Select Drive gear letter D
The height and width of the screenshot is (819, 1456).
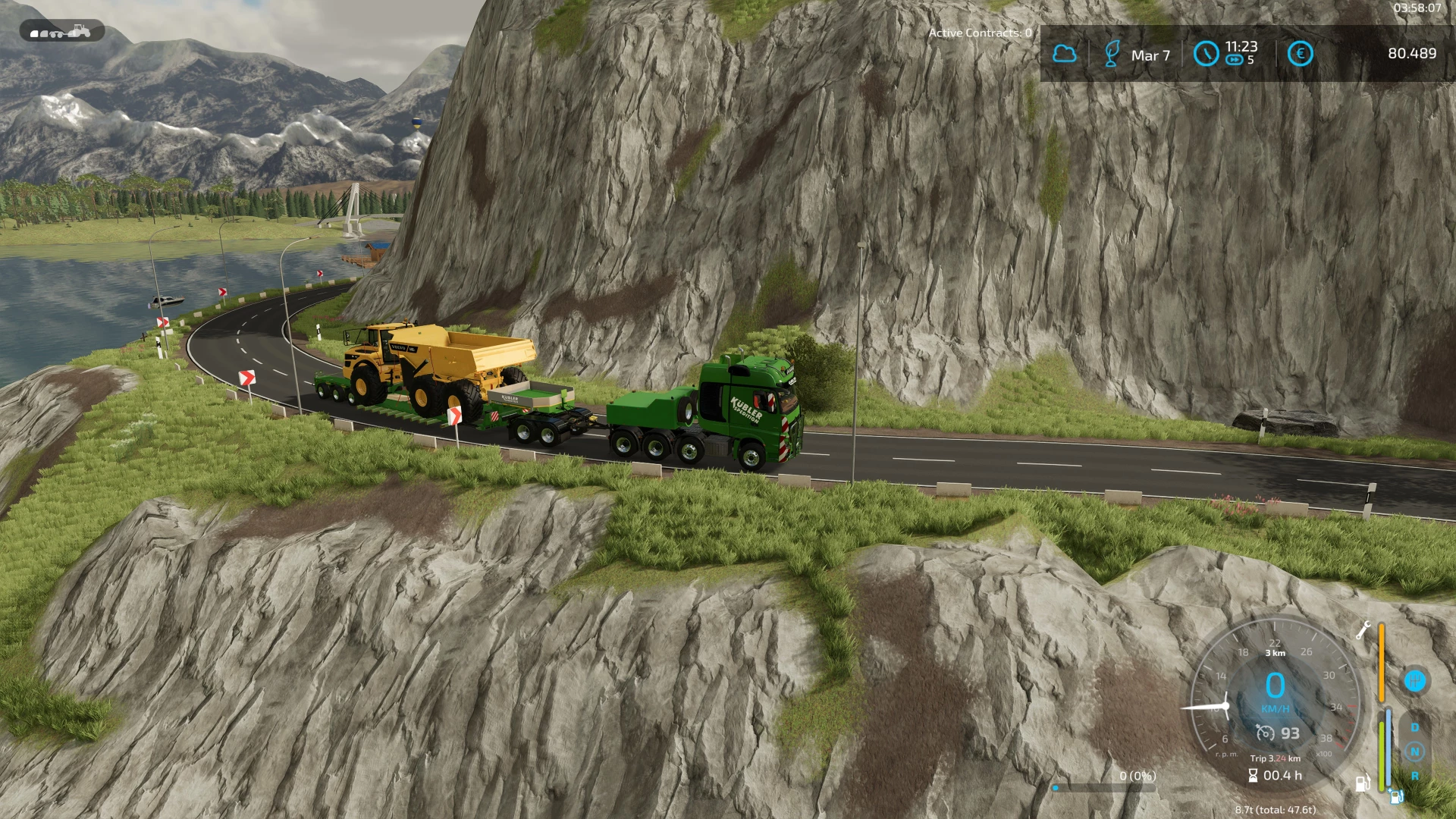pos(1414,727)
